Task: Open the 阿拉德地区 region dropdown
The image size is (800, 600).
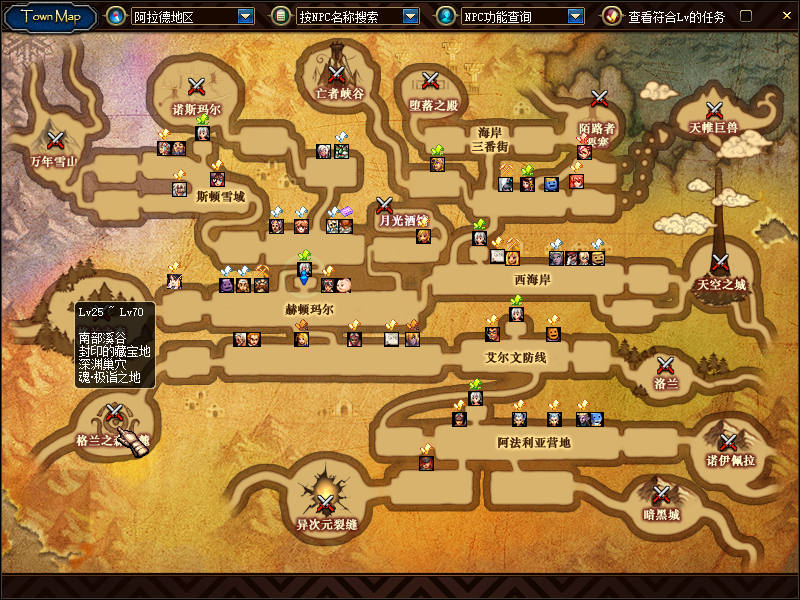Action: (x=246, y=16)
